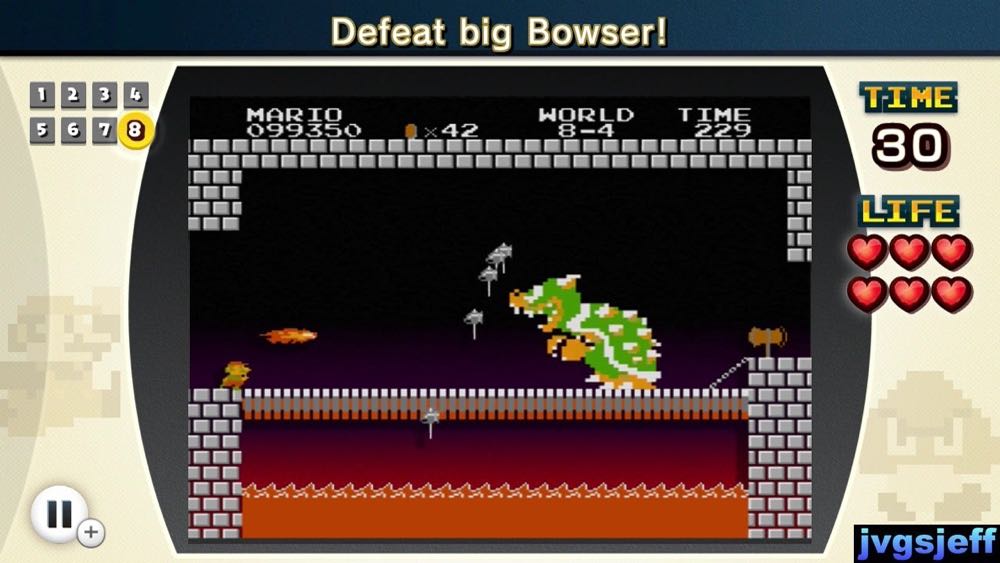Pick stage tile number 4

click(x=136, y=96)
